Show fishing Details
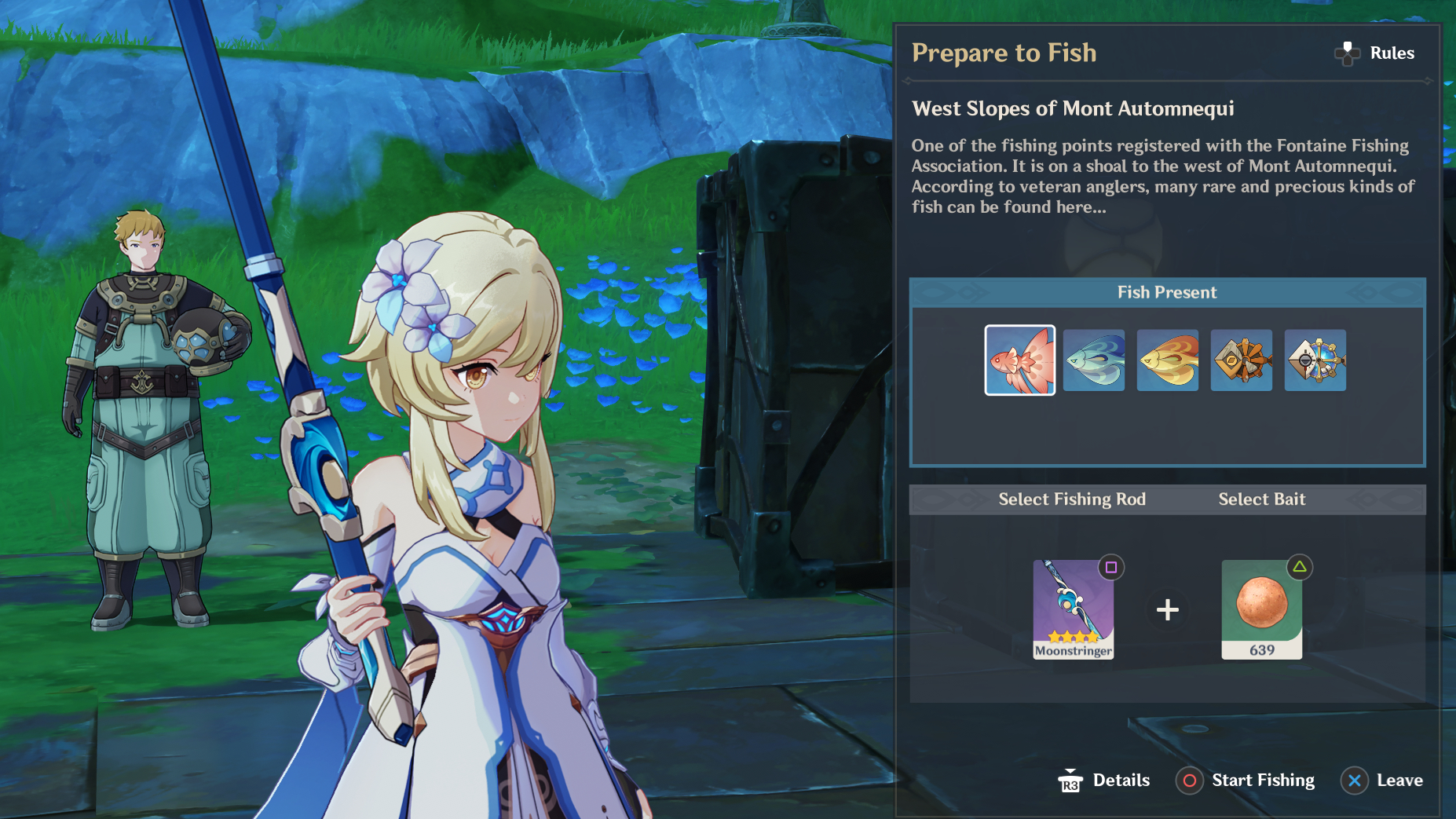 1104,781
